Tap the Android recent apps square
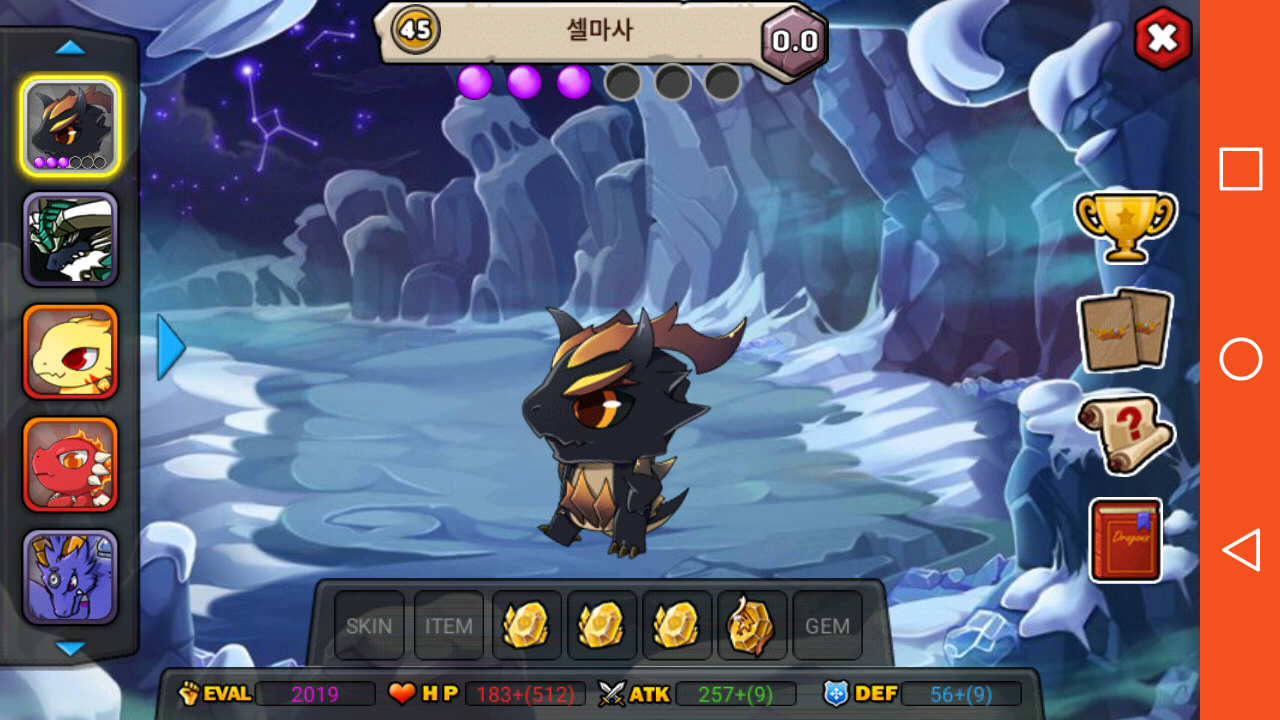 (1240, 169)
